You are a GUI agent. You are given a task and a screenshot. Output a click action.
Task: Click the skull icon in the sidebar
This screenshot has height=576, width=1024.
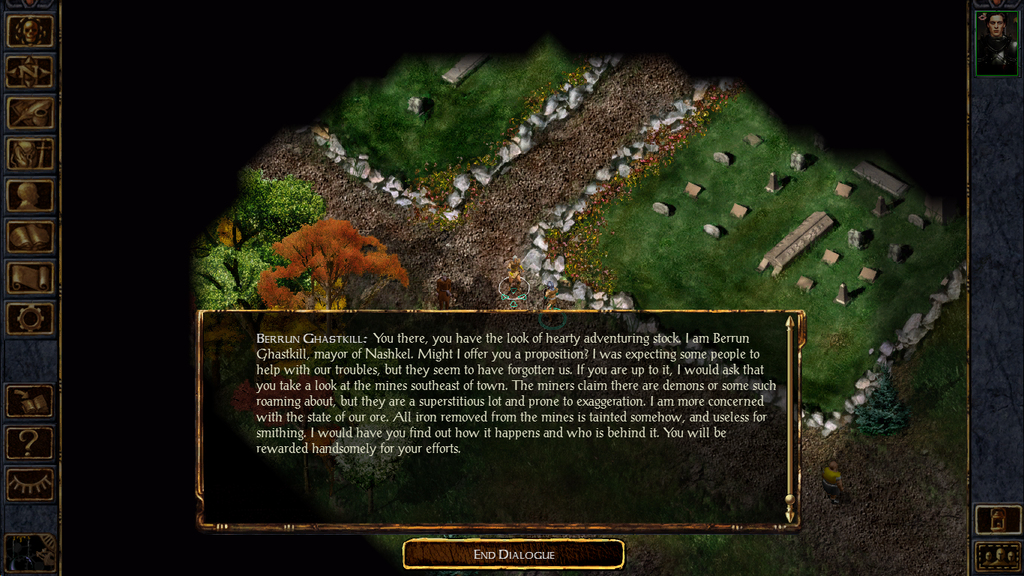(30, 30)
